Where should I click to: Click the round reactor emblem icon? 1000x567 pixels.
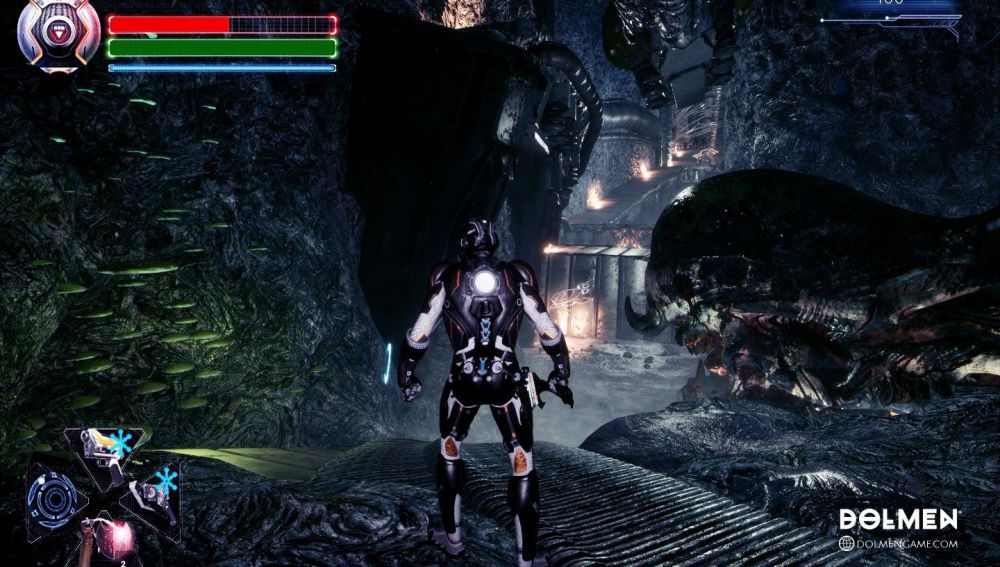(x=58, y=33)
